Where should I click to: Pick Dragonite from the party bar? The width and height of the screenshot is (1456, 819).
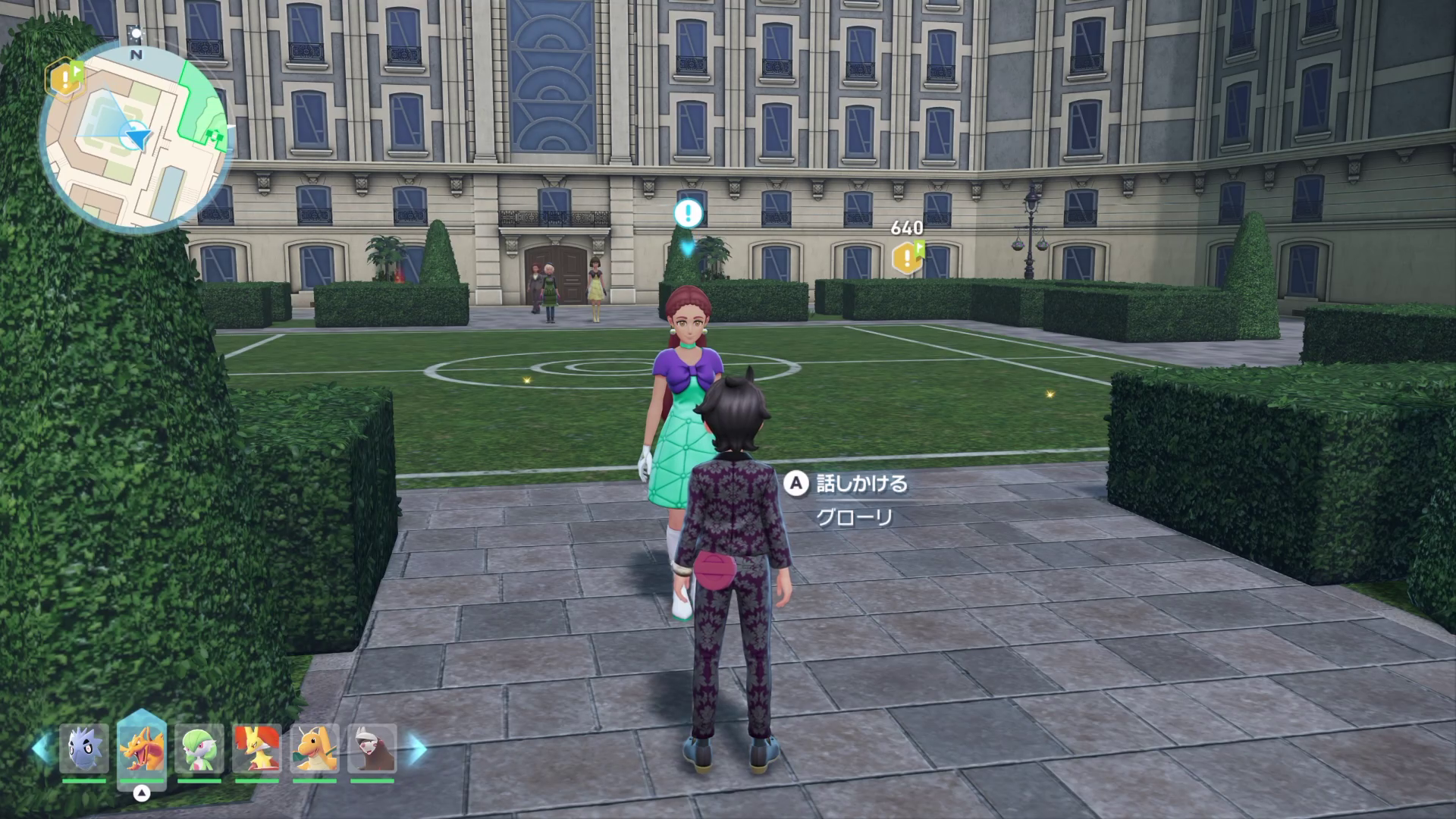[315, 748]
